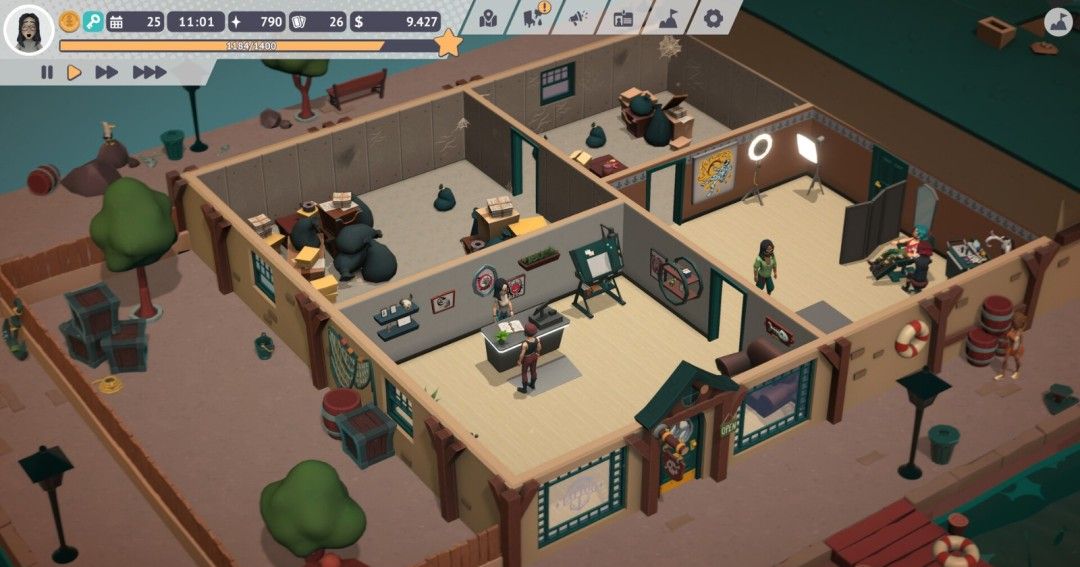Open the player character portrait
Viewport: 1080px width, 567px height.
(x=28, y=30)
